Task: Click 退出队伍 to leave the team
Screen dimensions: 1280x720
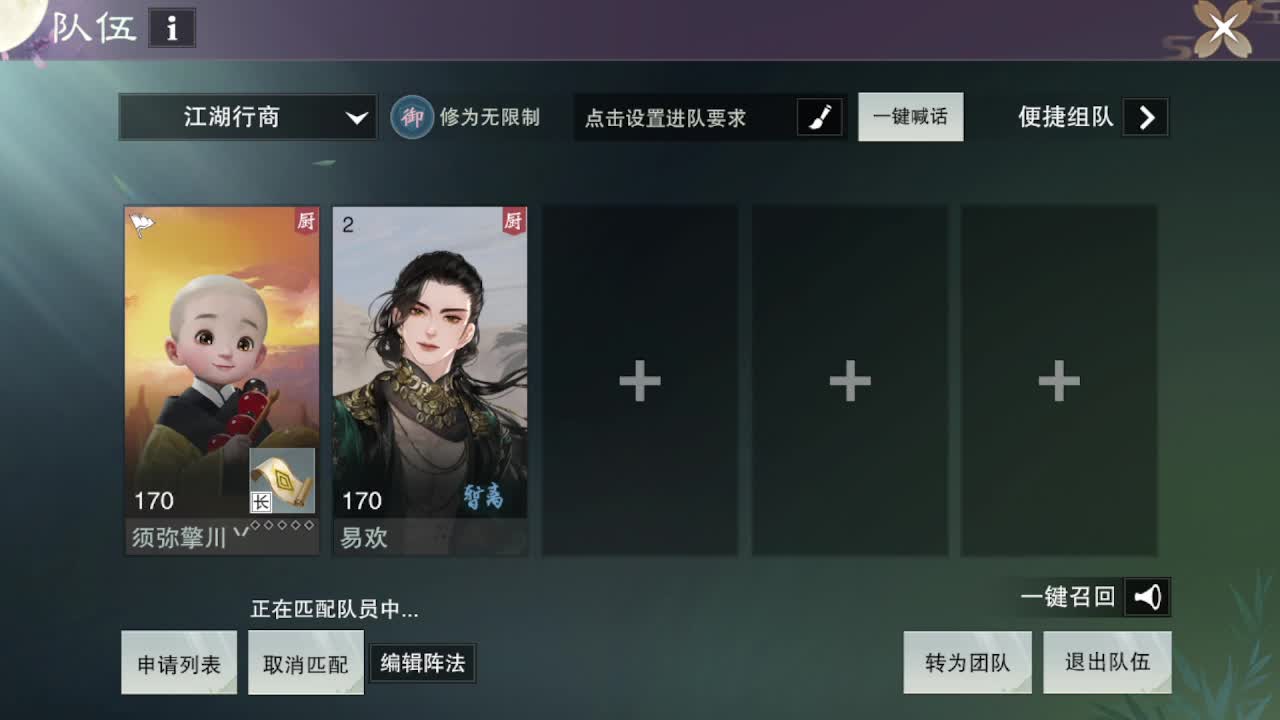Action: 1107,662
